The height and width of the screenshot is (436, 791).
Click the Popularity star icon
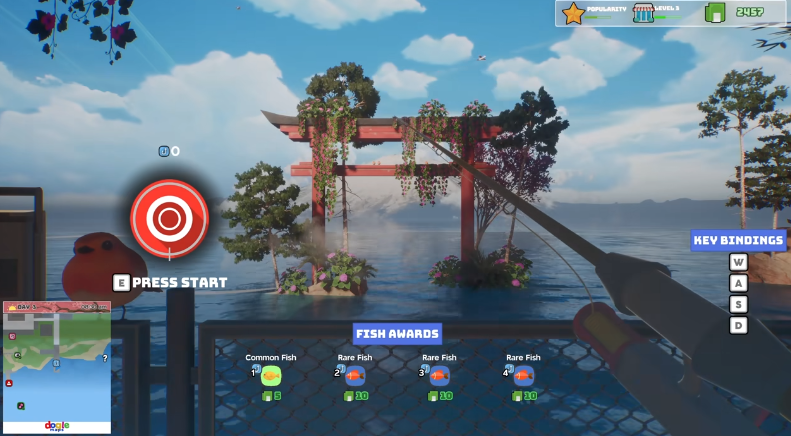pyautogui.click(x=572, y=13)
